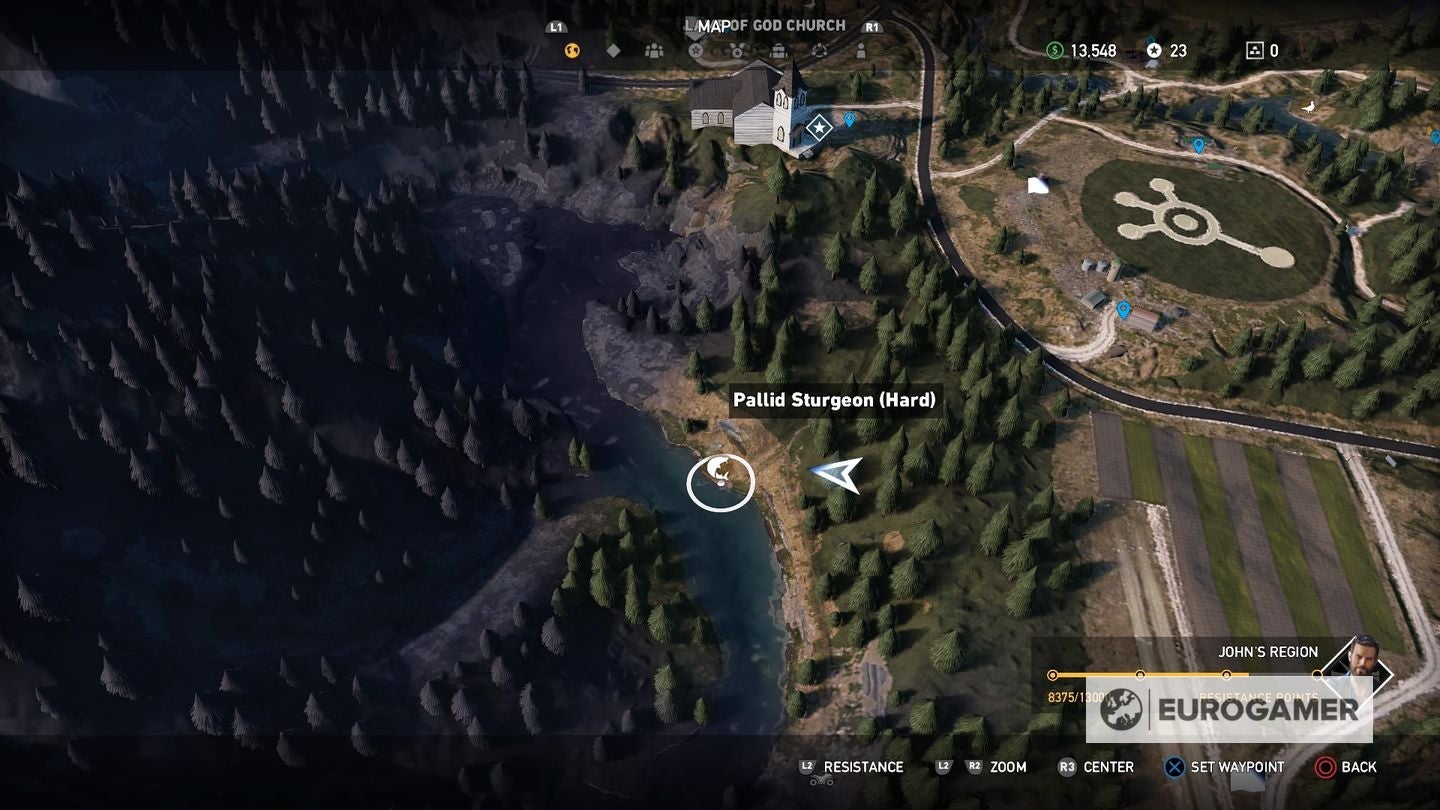Toggle the diamond map filter

coord(613,50)
